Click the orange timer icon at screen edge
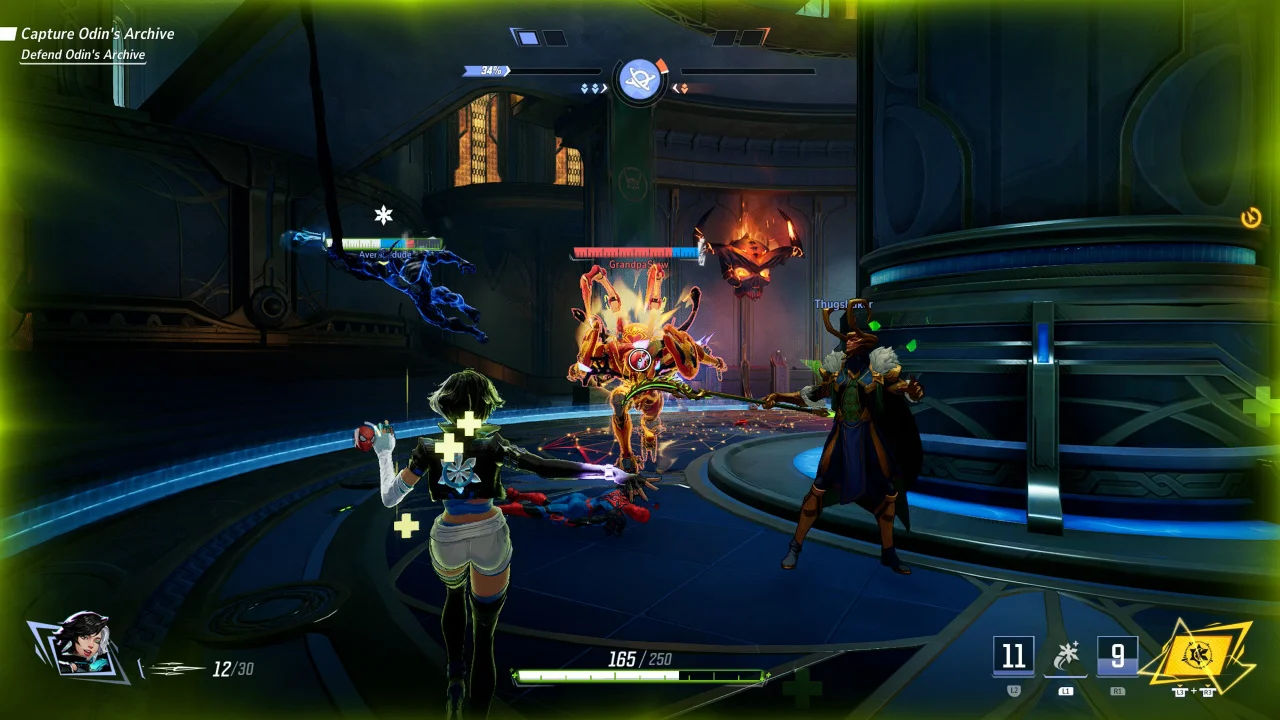Screen dimensions: 1280x720 coord(1251,218)
